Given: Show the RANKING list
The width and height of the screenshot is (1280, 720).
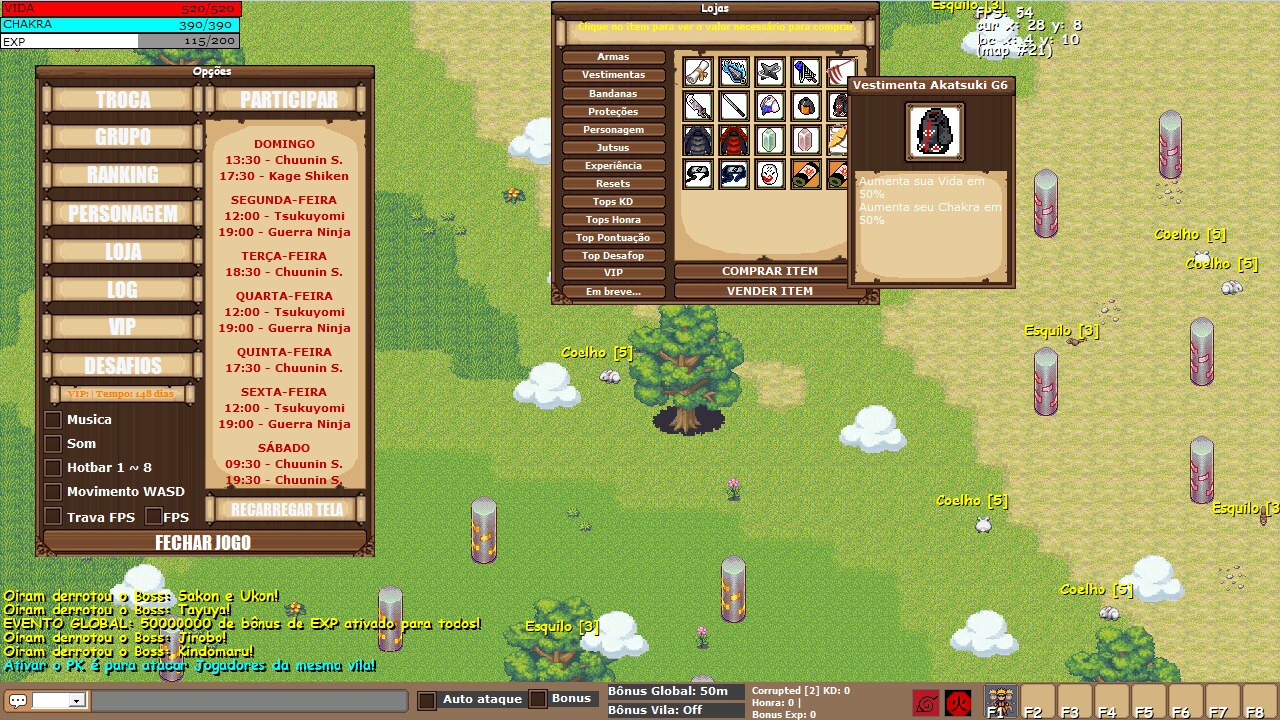Looking at the screenshot, I should pos(123,175).
